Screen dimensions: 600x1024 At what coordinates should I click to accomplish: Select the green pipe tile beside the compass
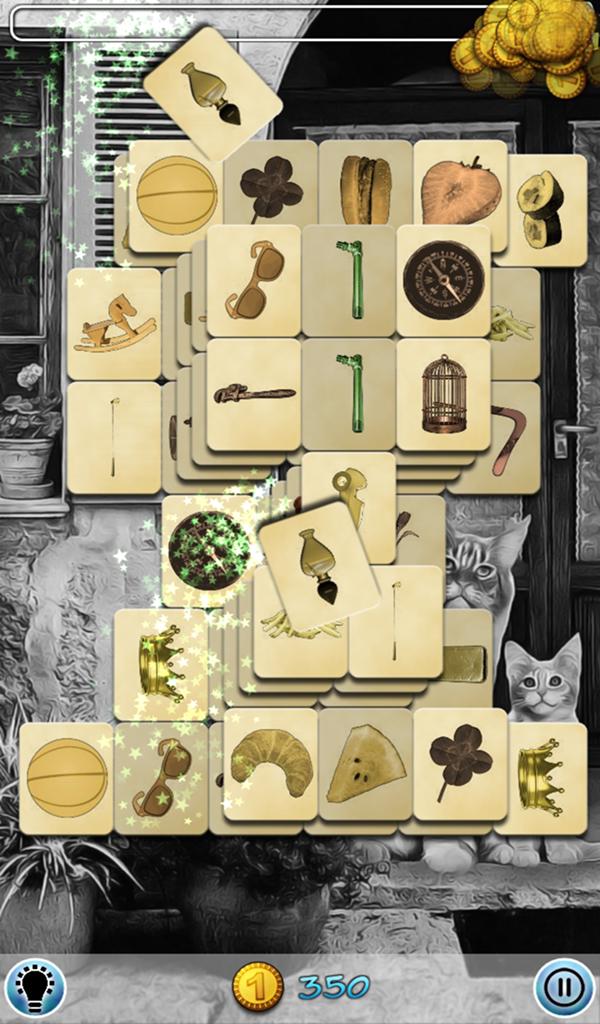(x=349, y=279)
